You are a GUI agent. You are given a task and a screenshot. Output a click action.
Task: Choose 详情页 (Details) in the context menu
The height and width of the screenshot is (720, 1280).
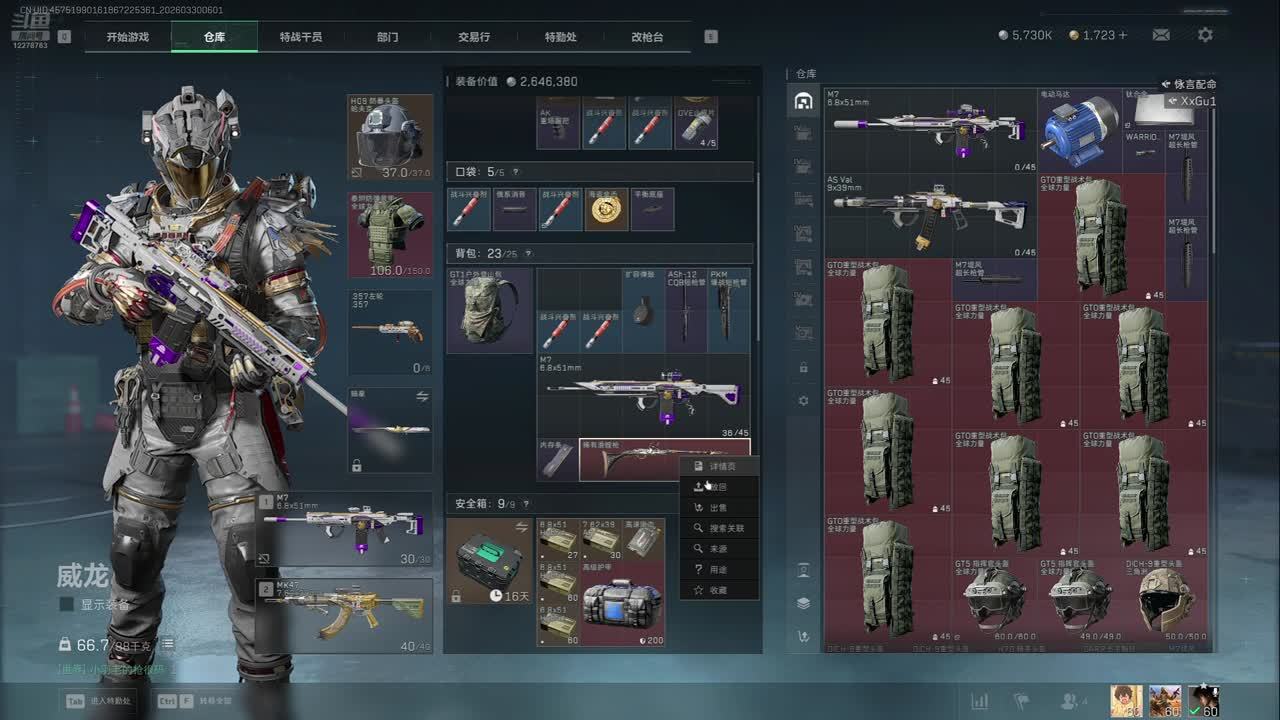click(x=720, y=466)
